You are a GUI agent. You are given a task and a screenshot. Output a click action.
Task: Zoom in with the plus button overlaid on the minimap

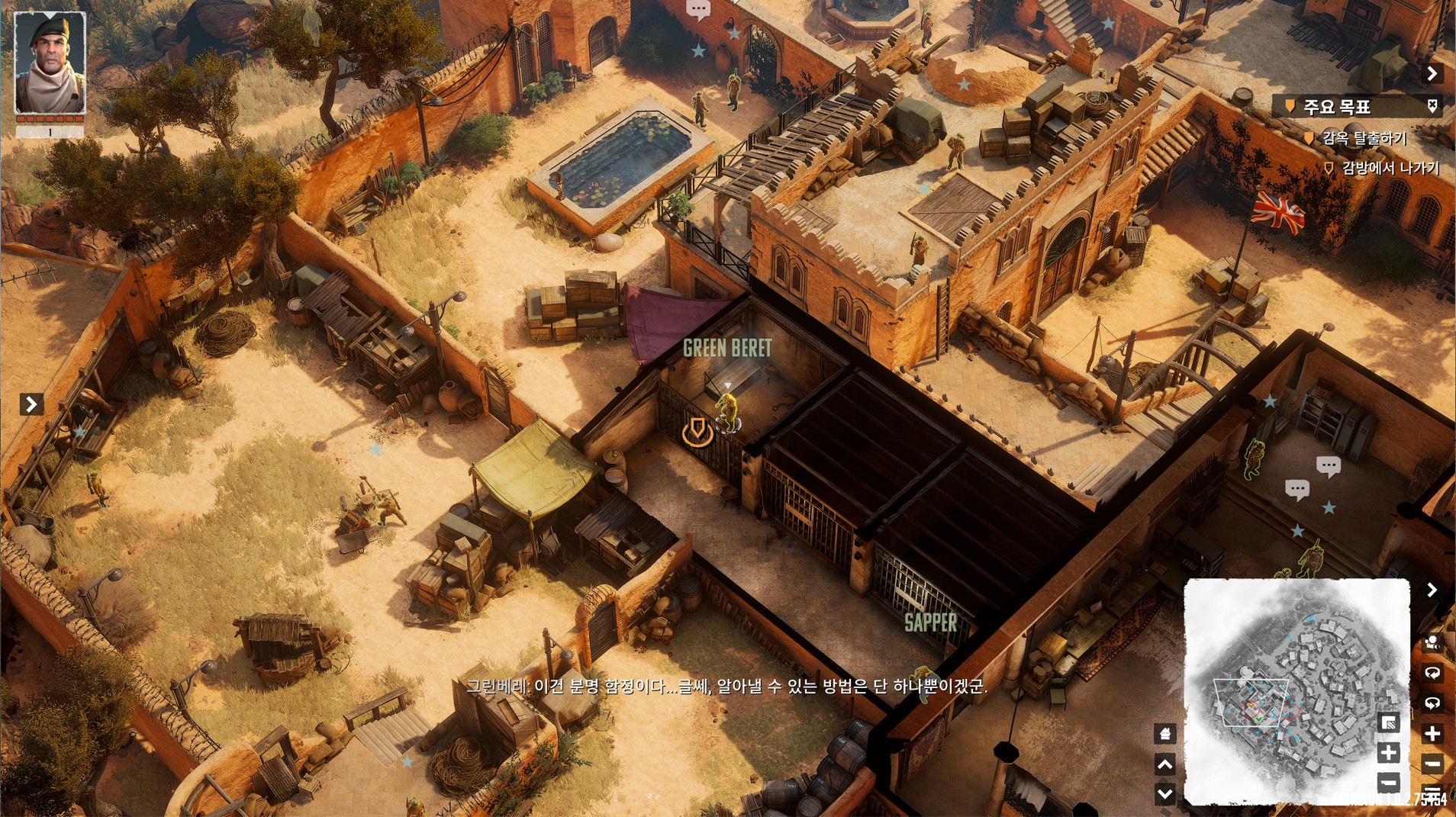[1389, 753]
